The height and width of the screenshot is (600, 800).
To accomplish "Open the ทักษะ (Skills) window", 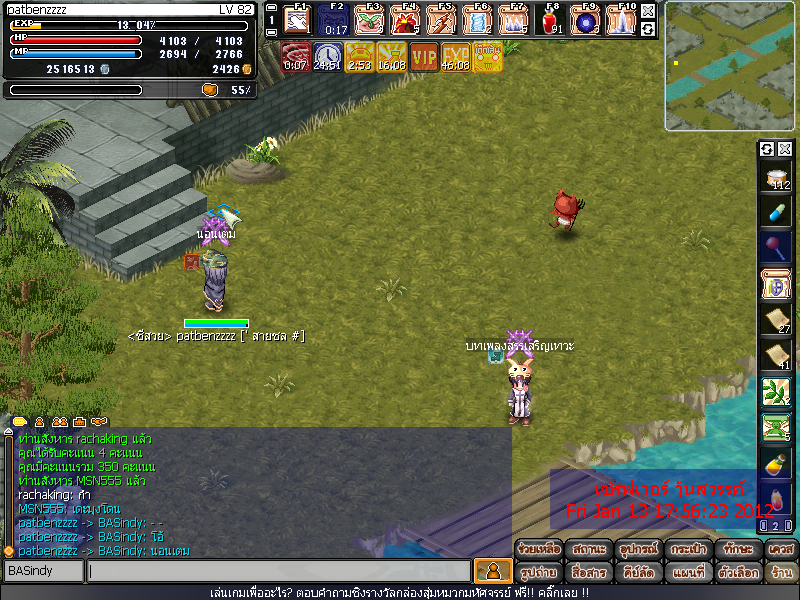I will 740,549.
